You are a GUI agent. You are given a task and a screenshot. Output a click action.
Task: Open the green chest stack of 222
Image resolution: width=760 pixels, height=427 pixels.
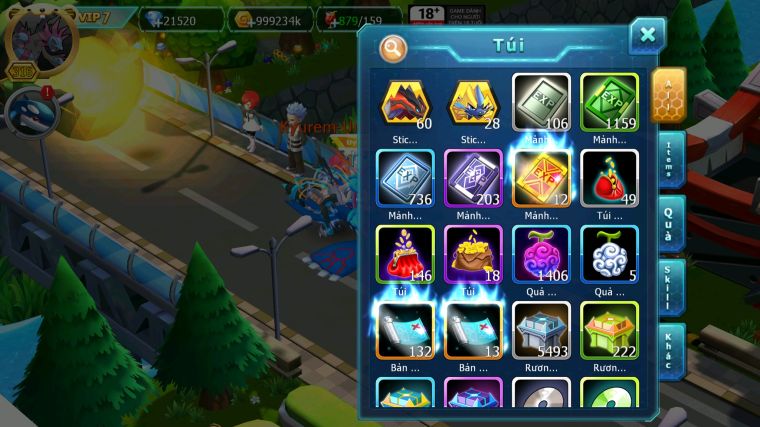tap(609, 330)
